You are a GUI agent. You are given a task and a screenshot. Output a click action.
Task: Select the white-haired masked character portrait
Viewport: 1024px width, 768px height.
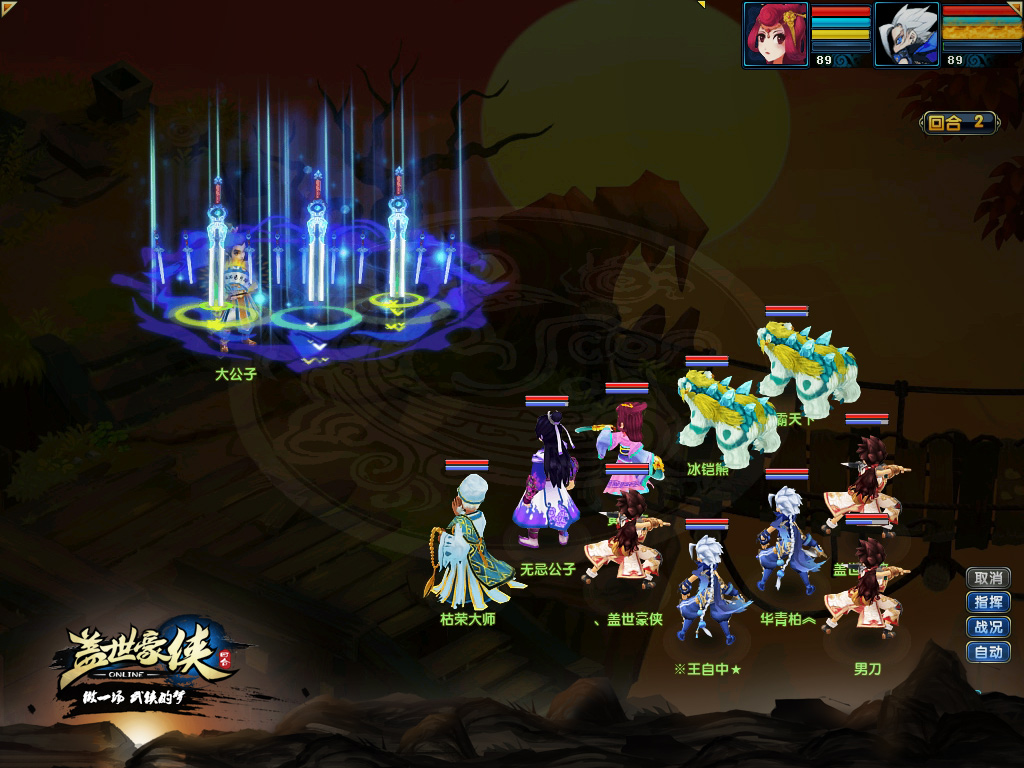coord(907,34)
